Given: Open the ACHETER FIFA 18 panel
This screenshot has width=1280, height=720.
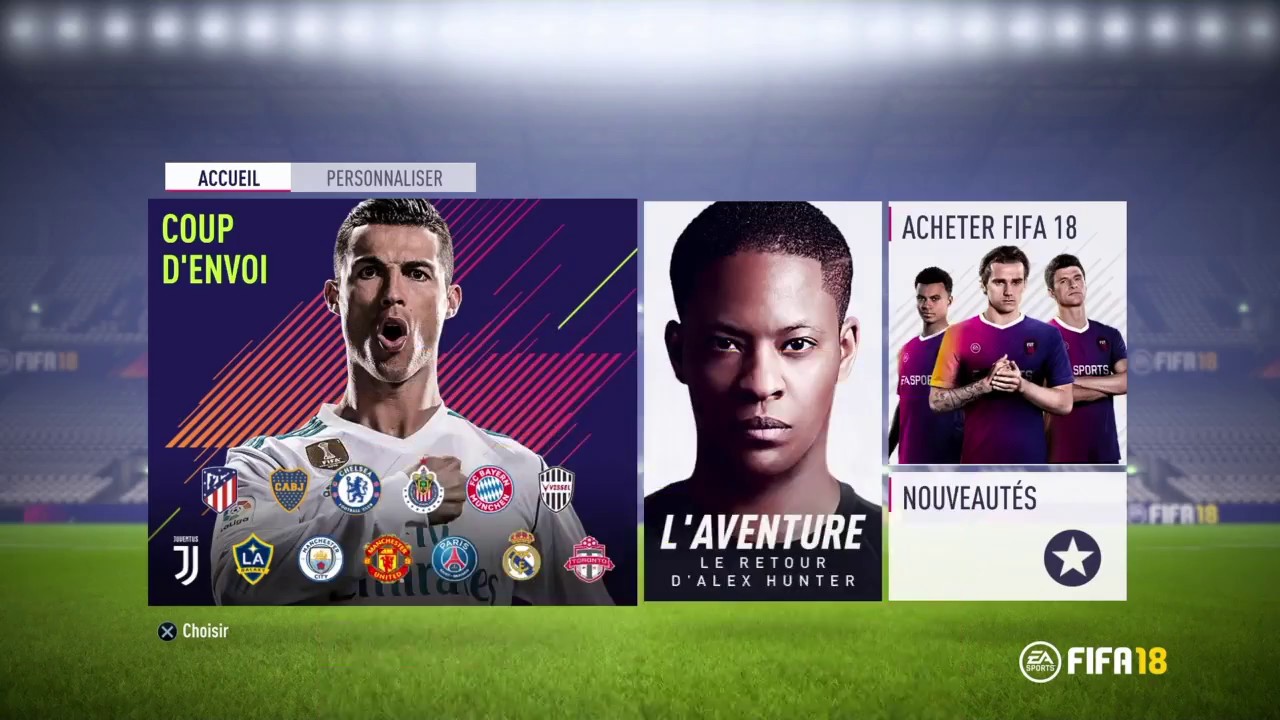Looking at the screenshot, I should tap(1006, 330).
